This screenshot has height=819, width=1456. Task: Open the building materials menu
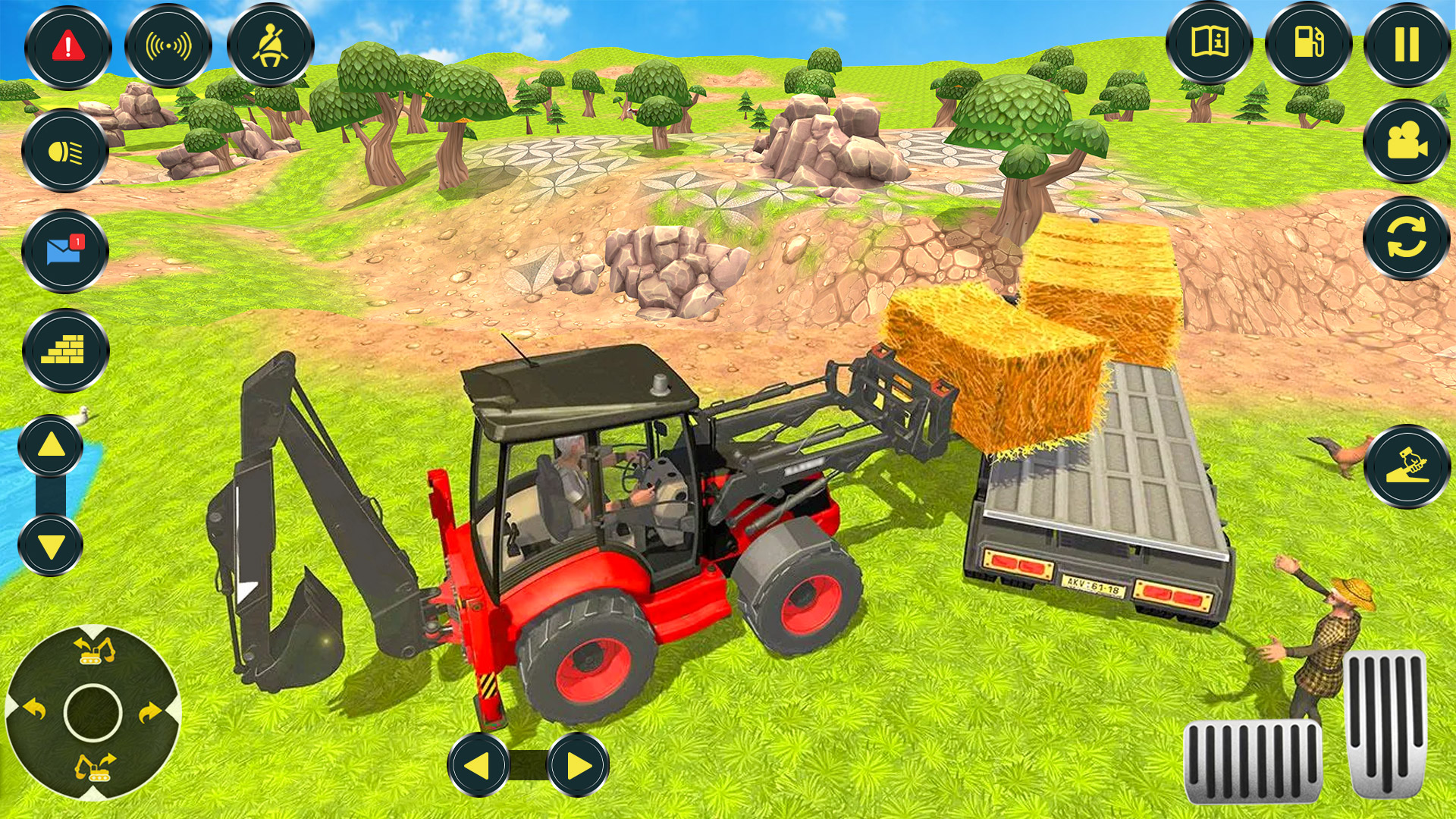(67, 350)
